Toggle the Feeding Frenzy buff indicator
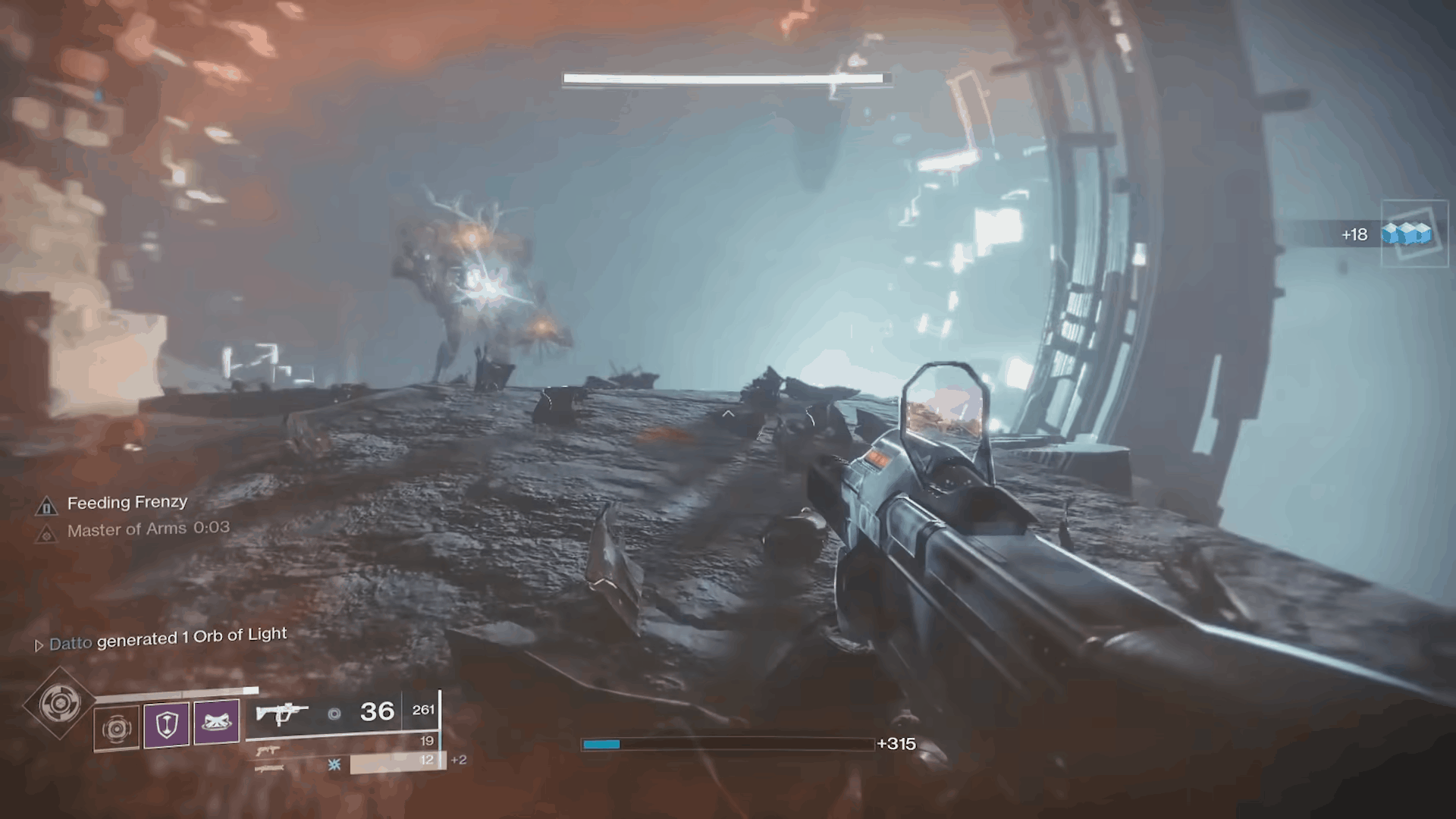This screenshot has height=819, width=1456. click(x=127, y=502)
